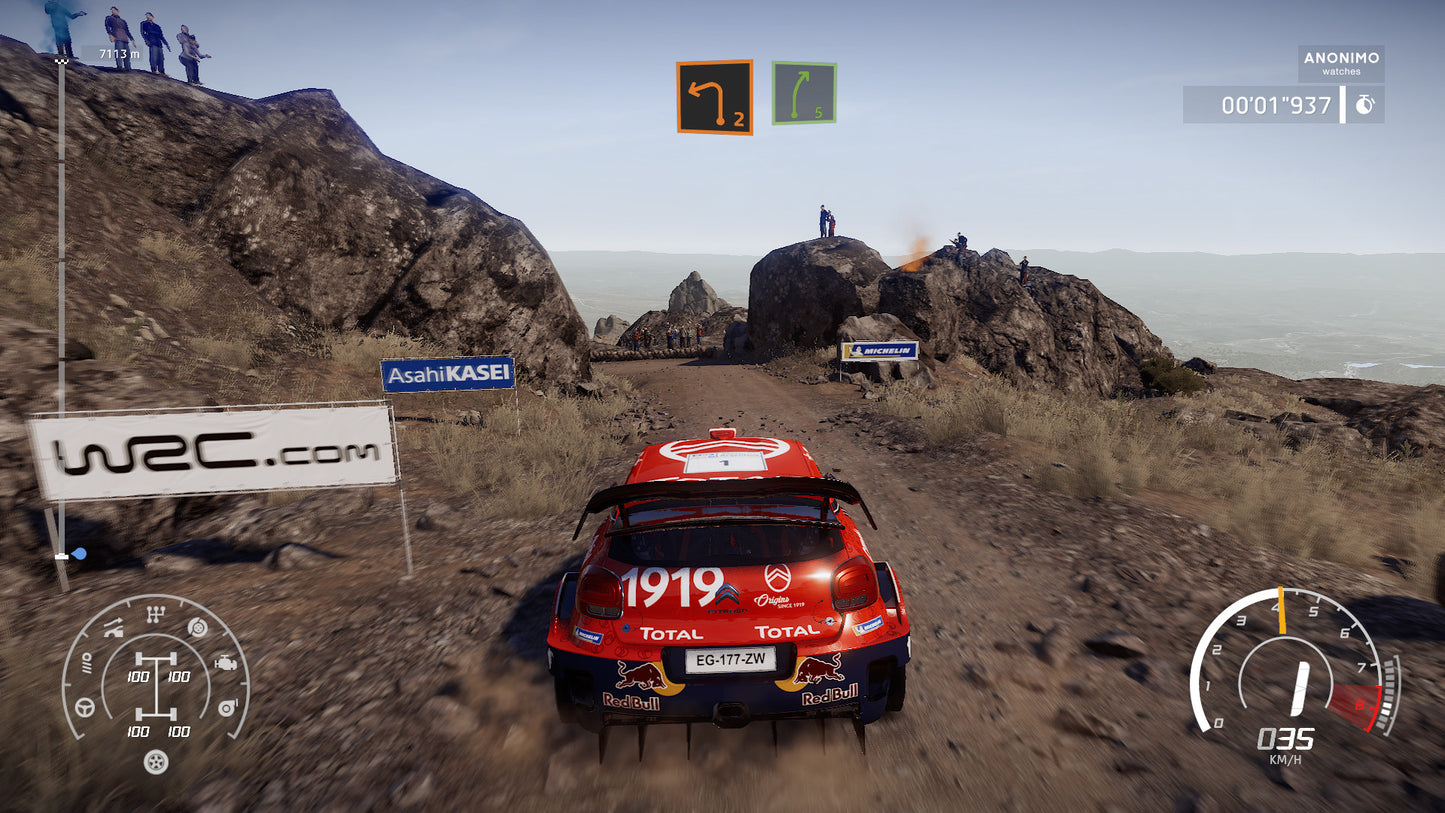Viewport: 1445px width, 813px height.
Task: Click the AsahiKASEI sign
Action: point(449,372)
